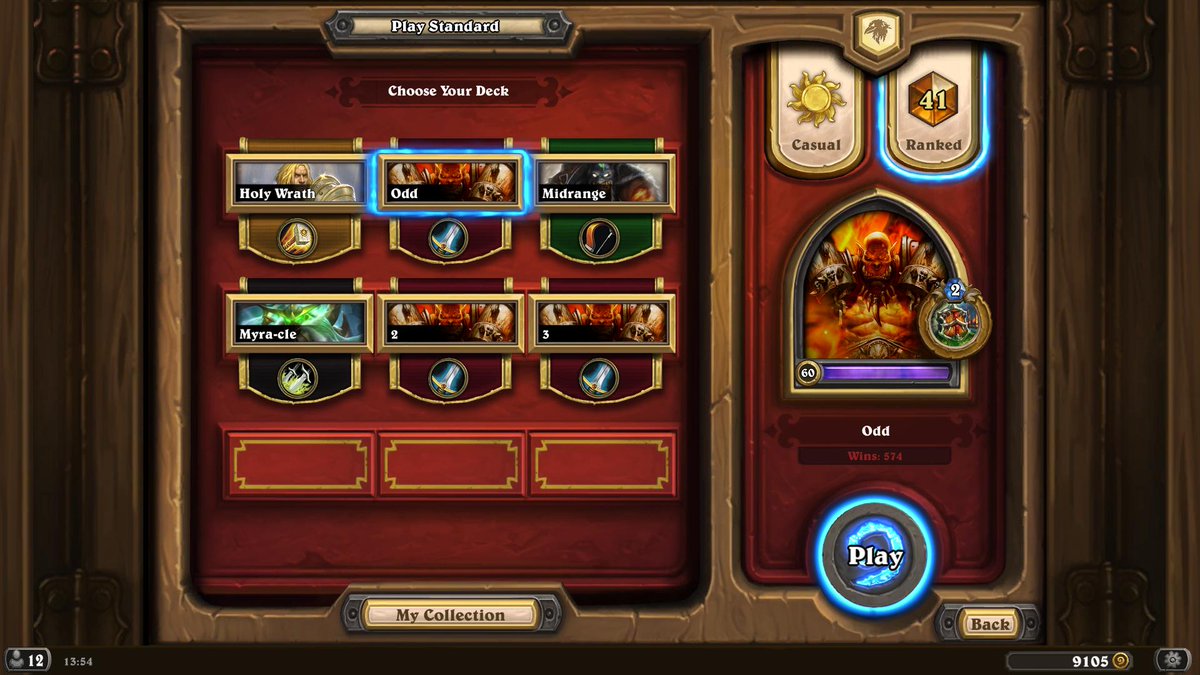Click the Odd hero power icon
The image size is (1200, 675).
[954, 320]
